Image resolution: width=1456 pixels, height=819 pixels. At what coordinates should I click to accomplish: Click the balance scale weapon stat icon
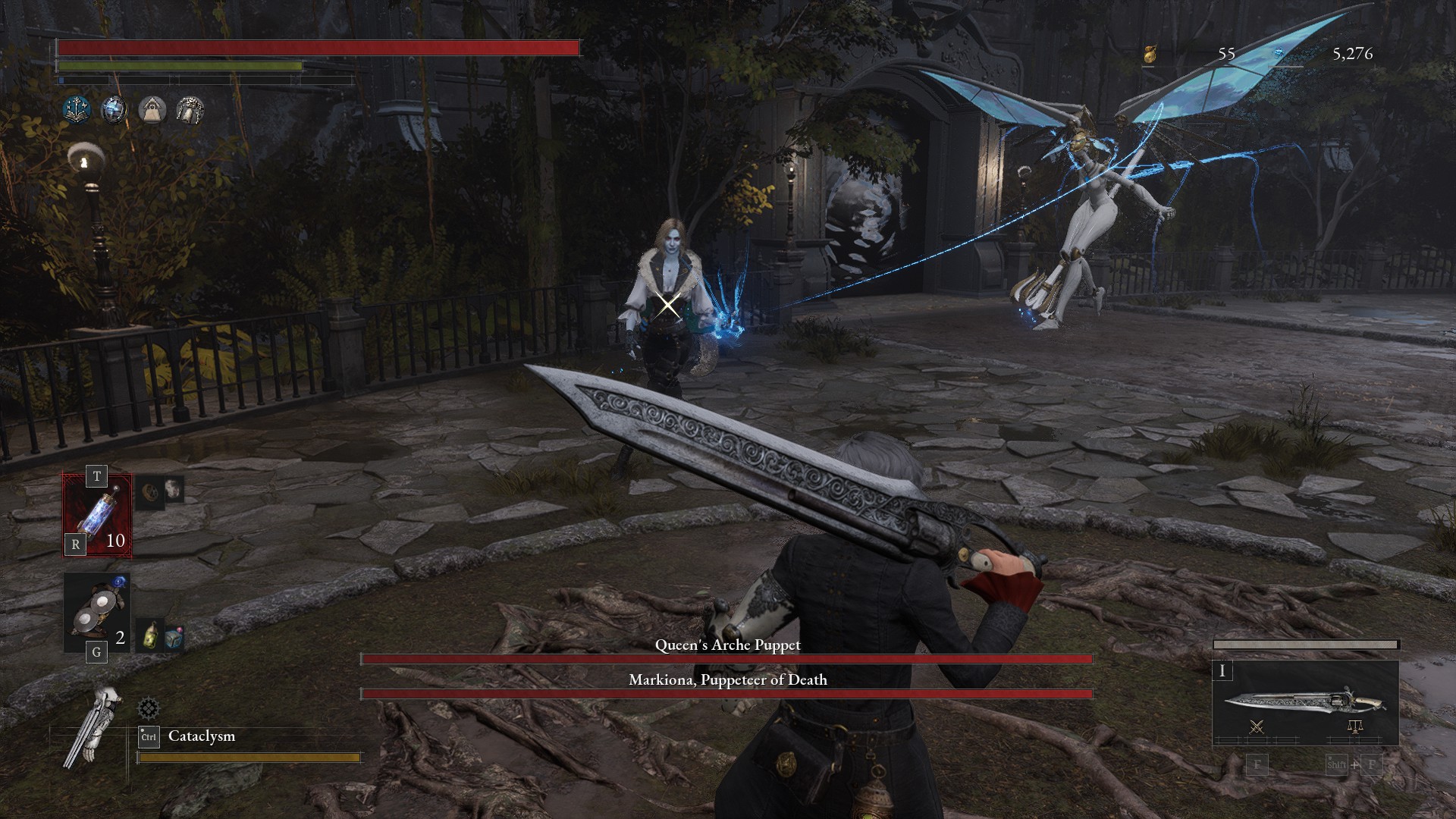point(1356,726)
